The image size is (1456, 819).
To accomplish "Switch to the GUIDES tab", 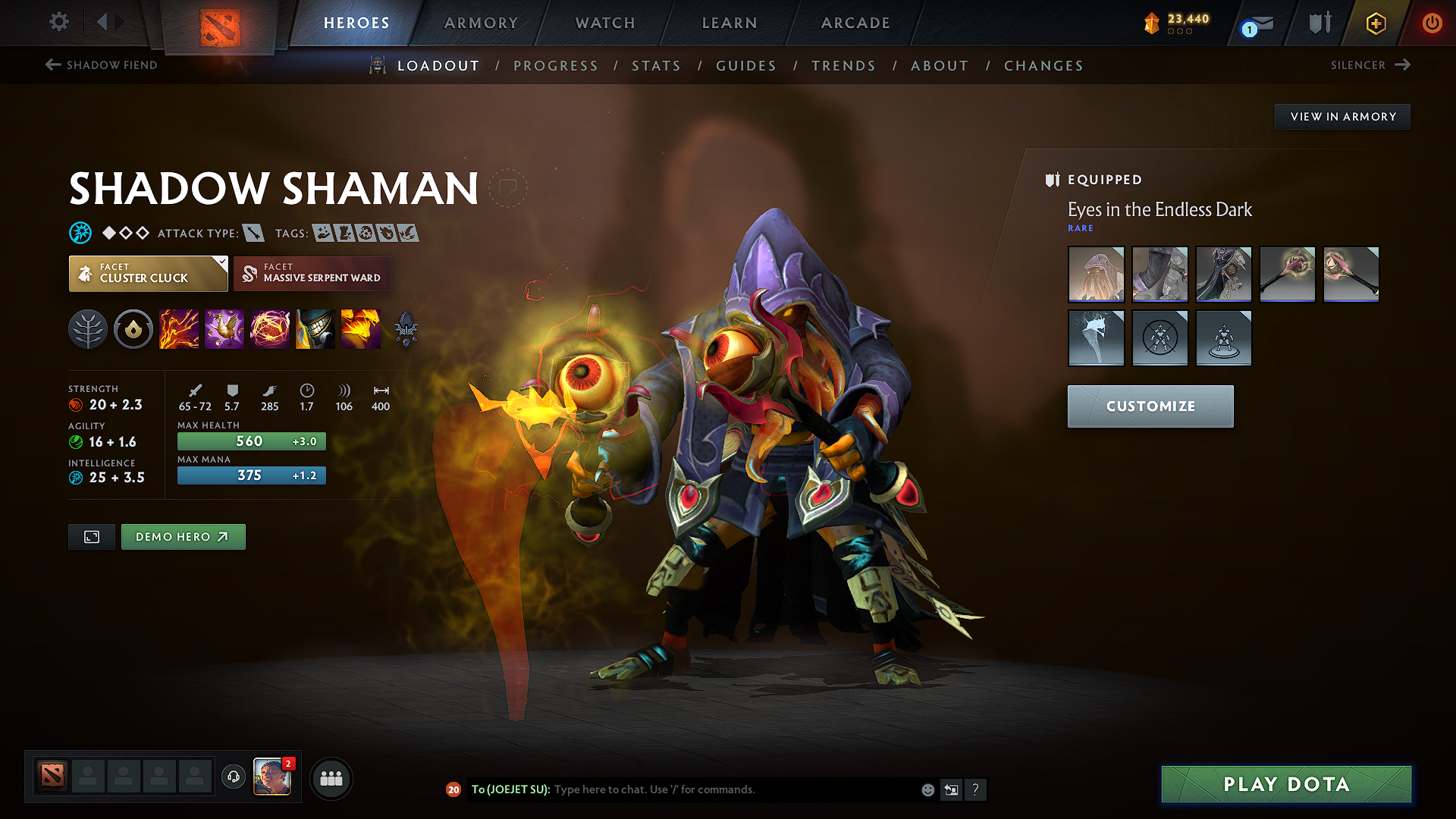I will point(746,66).
